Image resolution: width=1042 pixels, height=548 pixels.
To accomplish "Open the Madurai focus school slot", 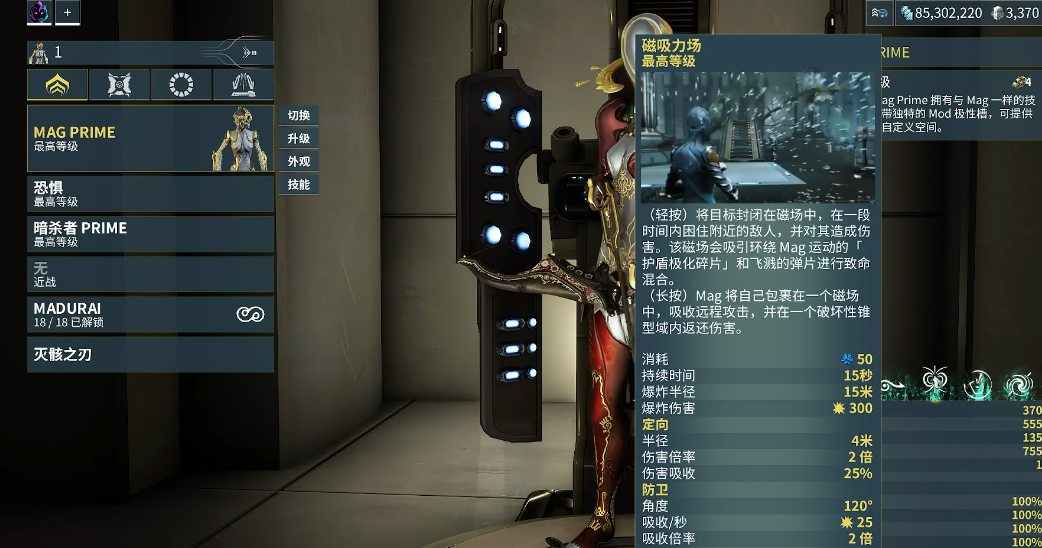I will (x=150, y=314).
